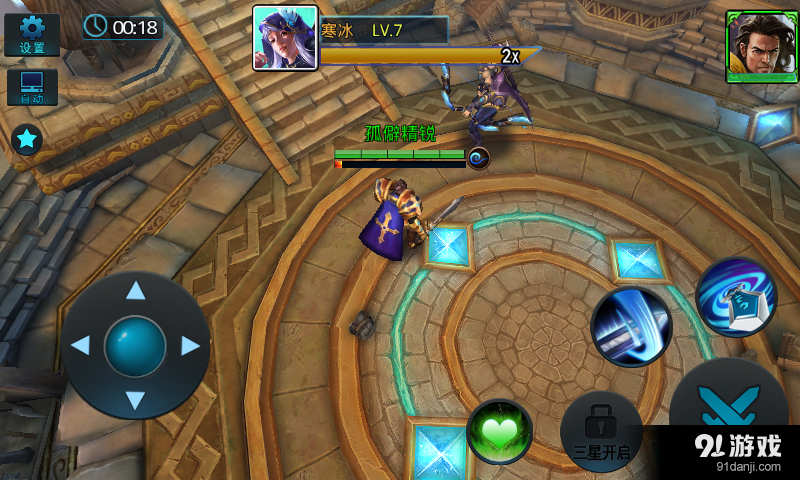Select the 寒冰 enemy hero portrait
The width and height of the screenshot is (800, 480).
click(x=285, y=38)
